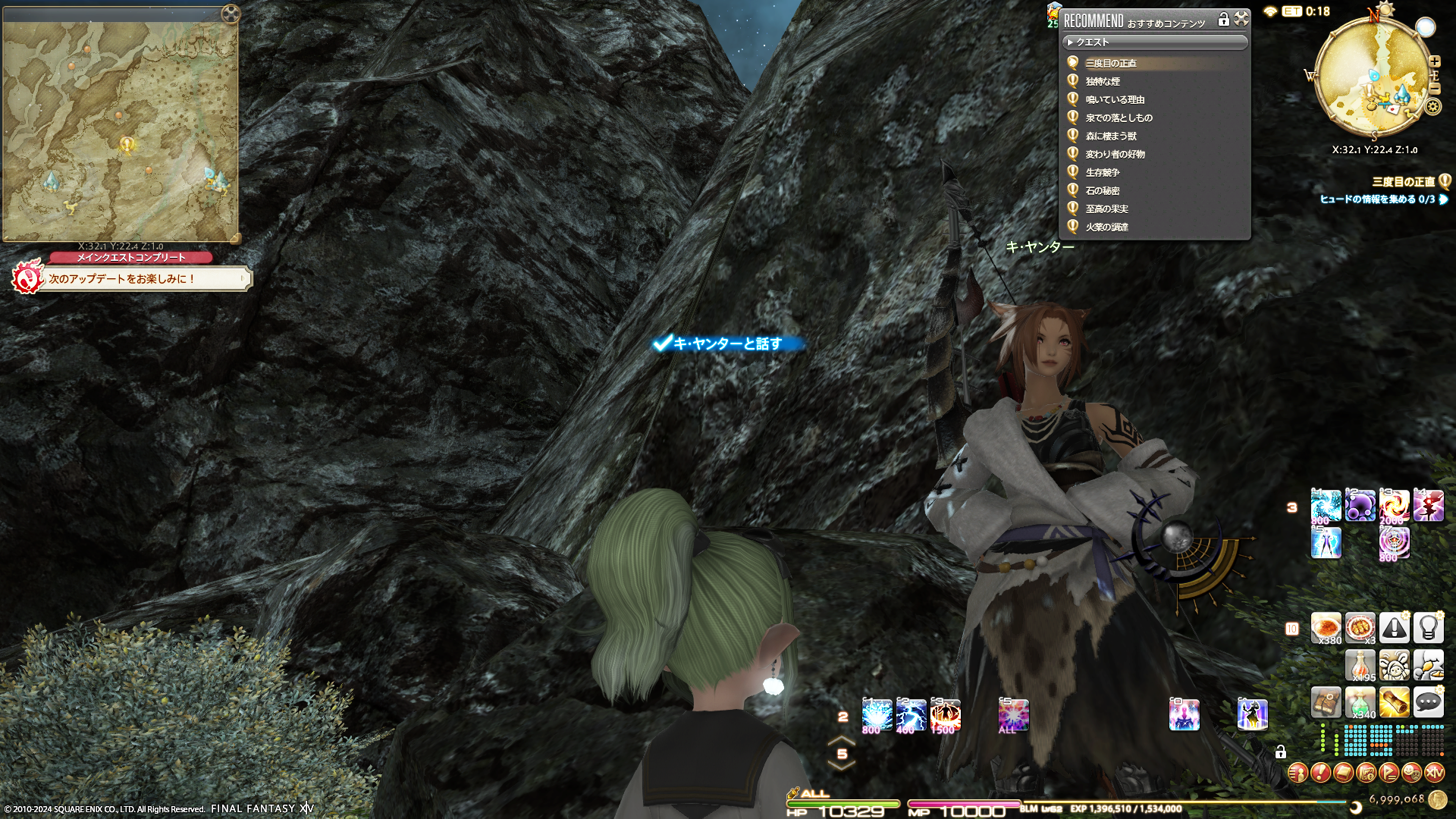Open the 泉での落としもの recommended quest
The image size is (1456, 819).
(1119, 118)
